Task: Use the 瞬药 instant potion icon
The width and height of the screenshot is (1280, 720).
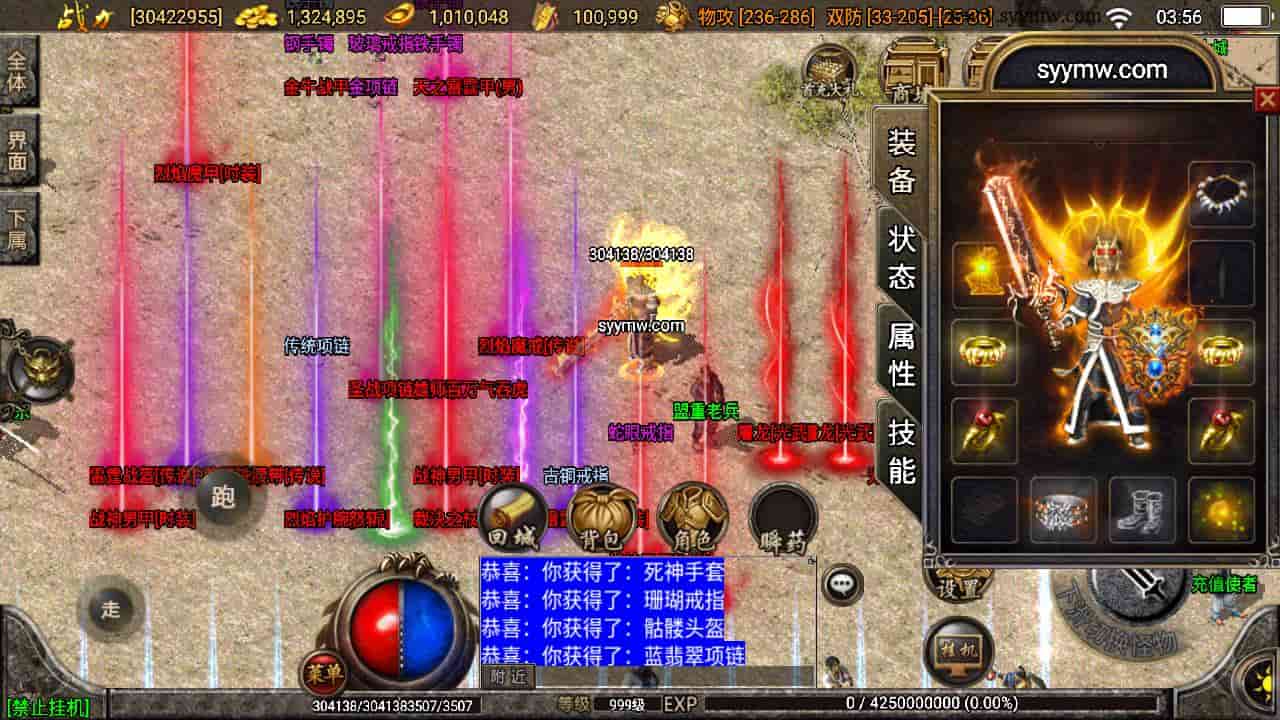Action: 785,514
